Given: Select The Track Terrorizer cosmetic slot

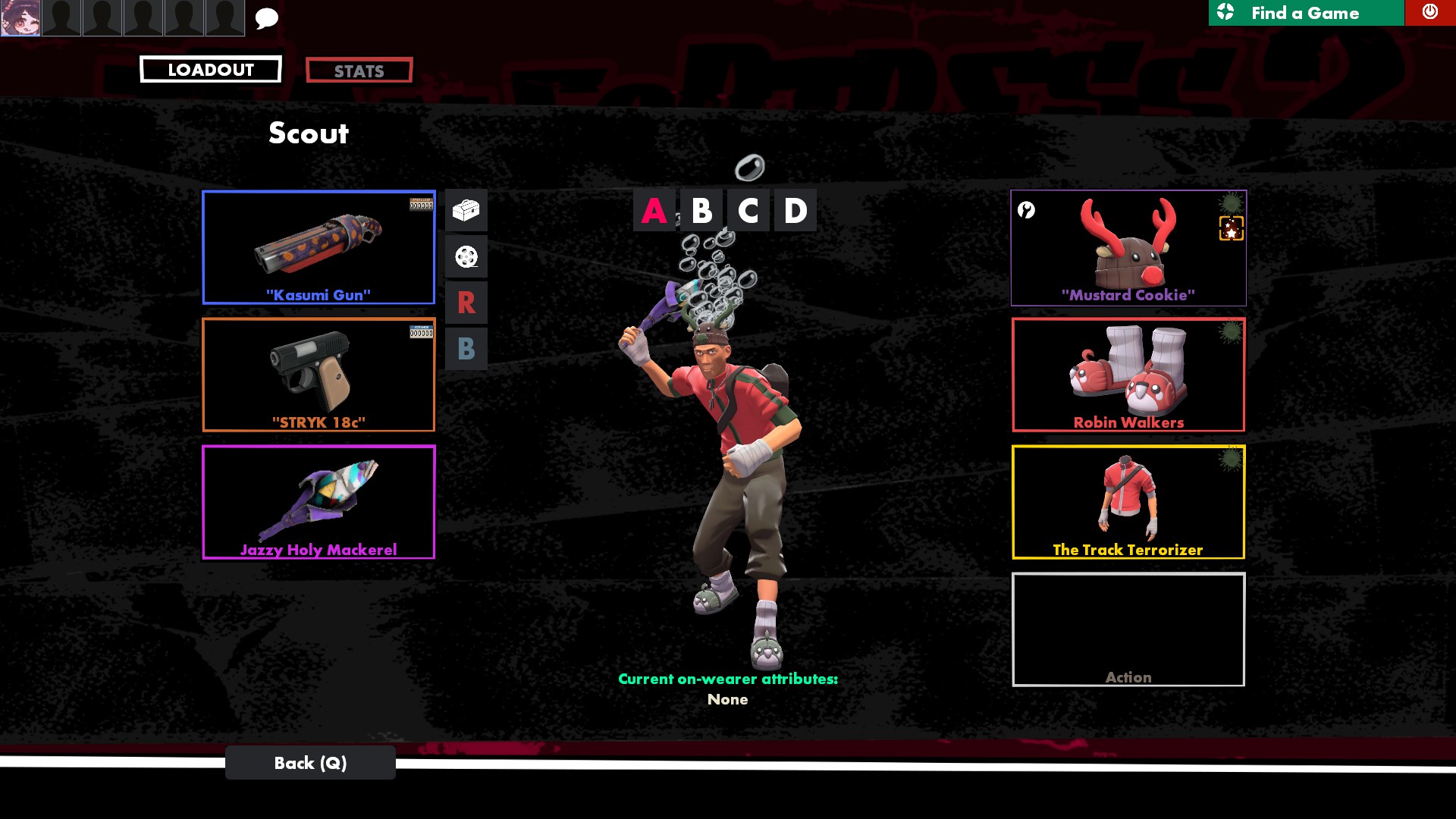Looking at the screenshot, I should 1128,502.
